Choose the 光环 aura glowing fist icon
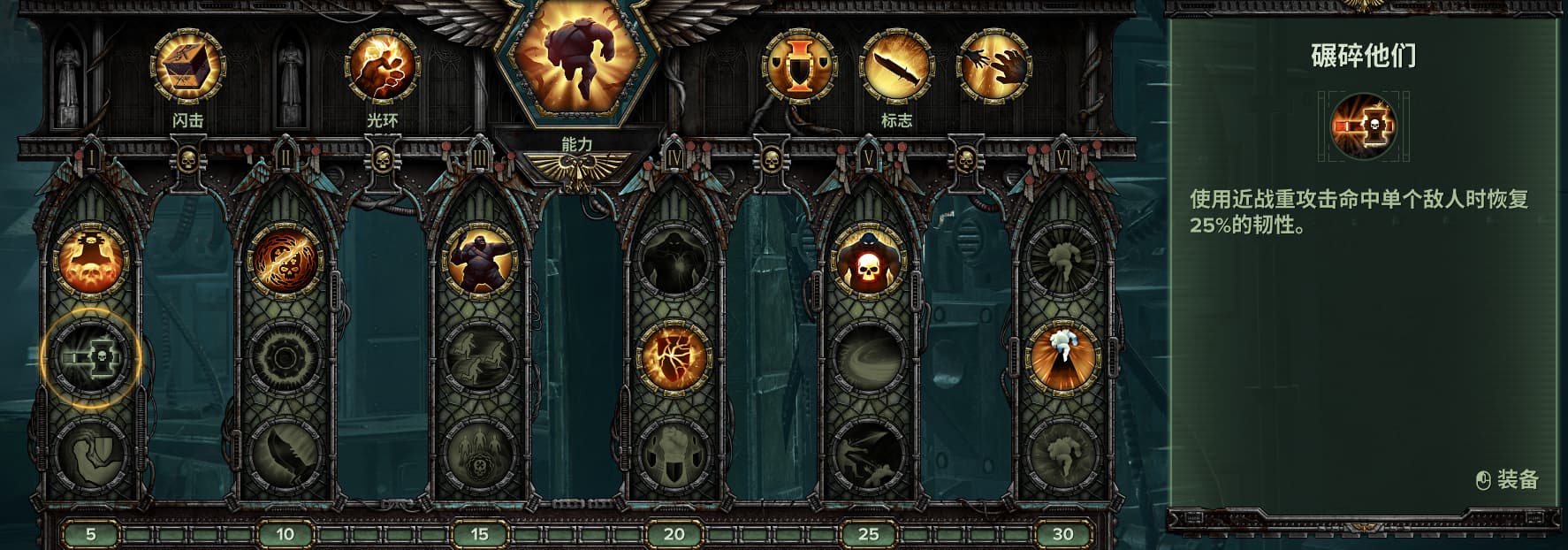This screenshot has width=1568, height=550. [x=382, y=66]
